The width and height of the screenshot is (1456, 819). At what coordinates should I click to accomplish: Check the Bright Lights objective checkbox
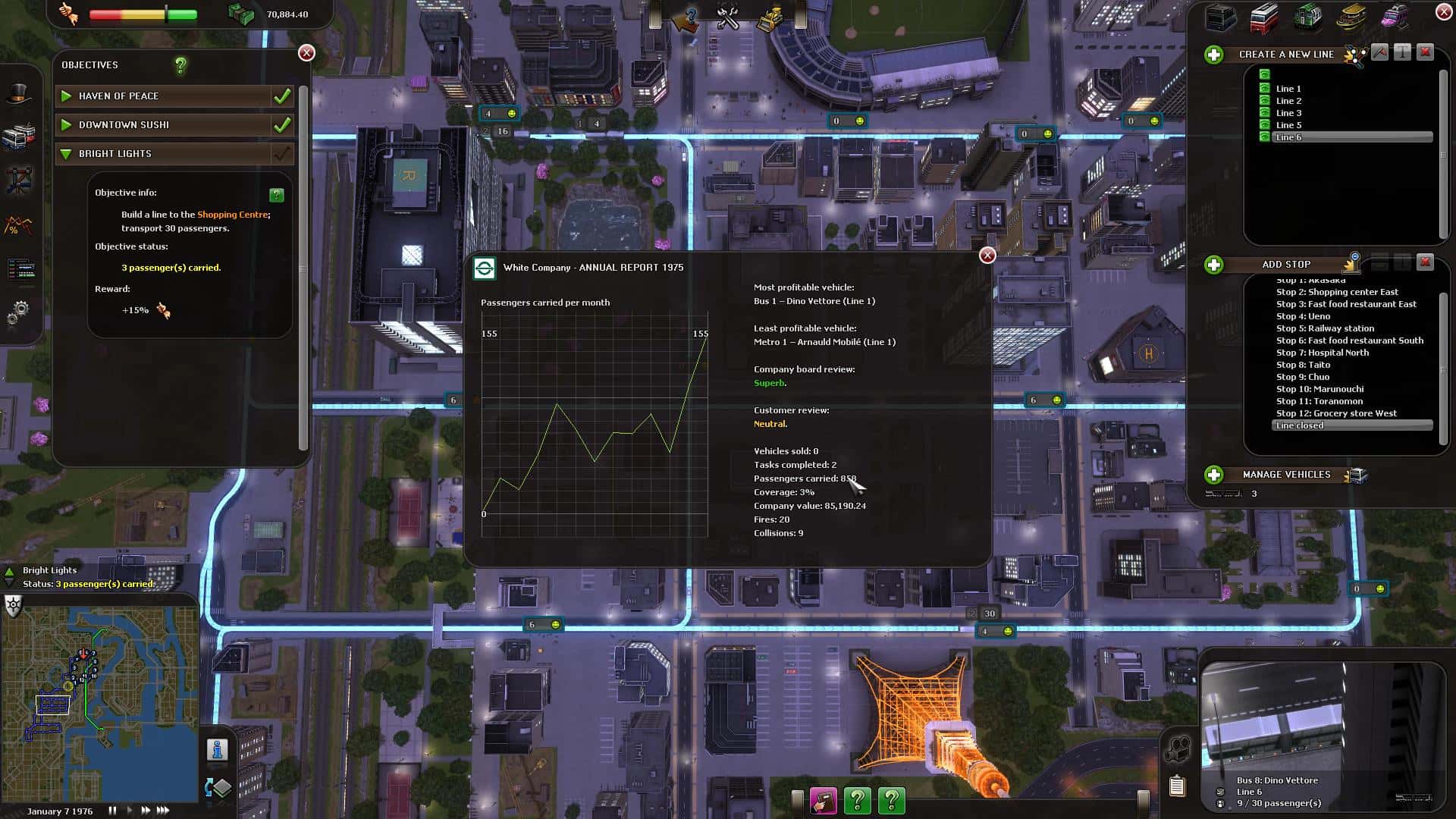click(x=282, y=154)
